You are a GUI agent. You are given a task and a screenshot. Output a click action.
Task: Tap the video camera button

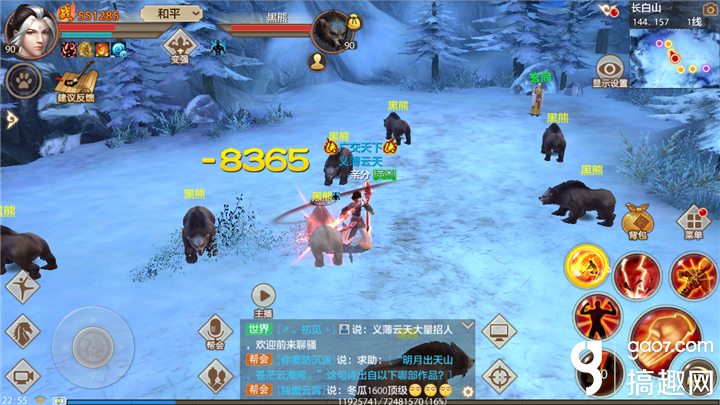(22, 377)
